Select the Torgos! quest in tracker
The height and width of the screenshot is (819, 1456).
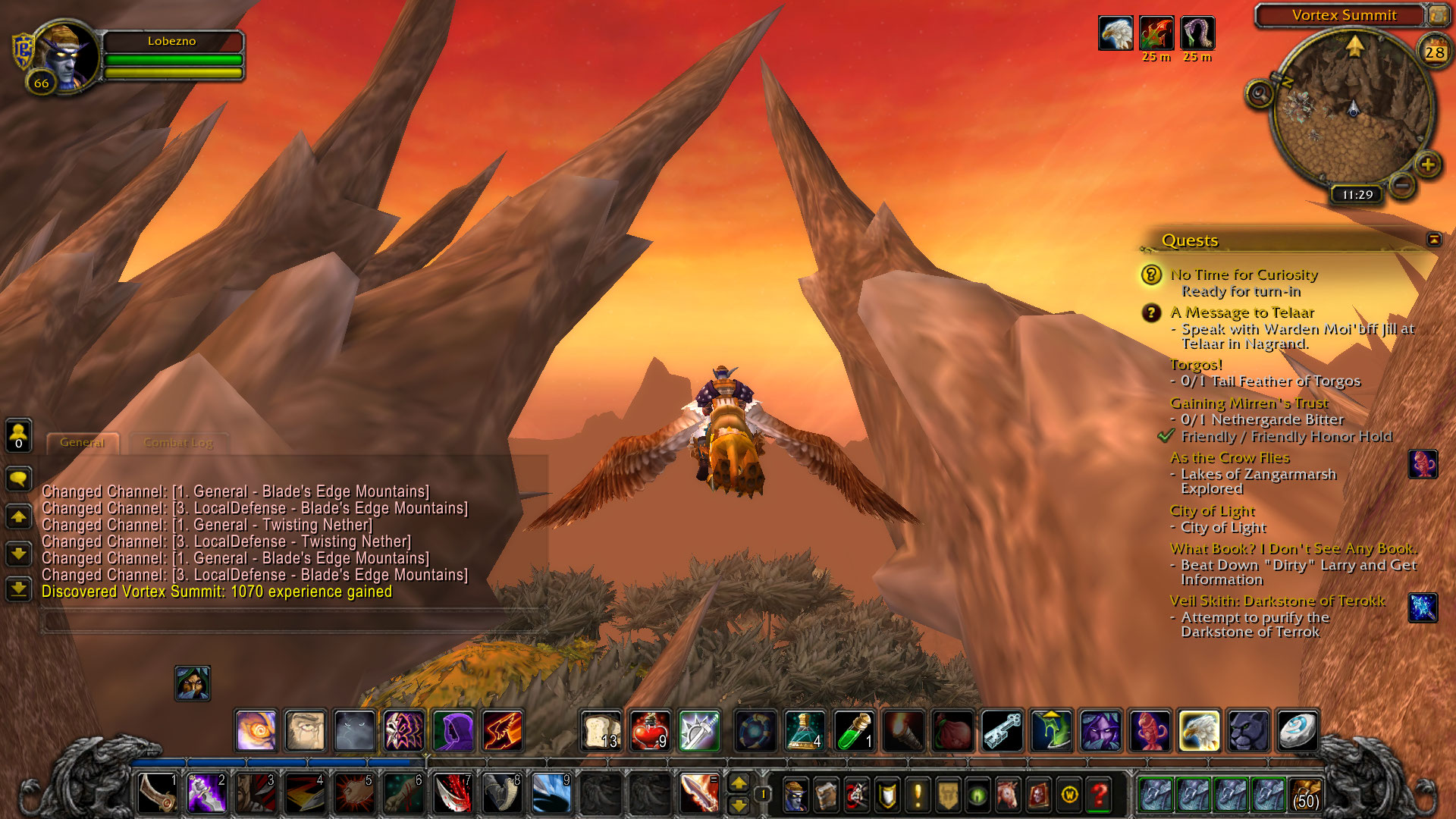point(1196,365)
